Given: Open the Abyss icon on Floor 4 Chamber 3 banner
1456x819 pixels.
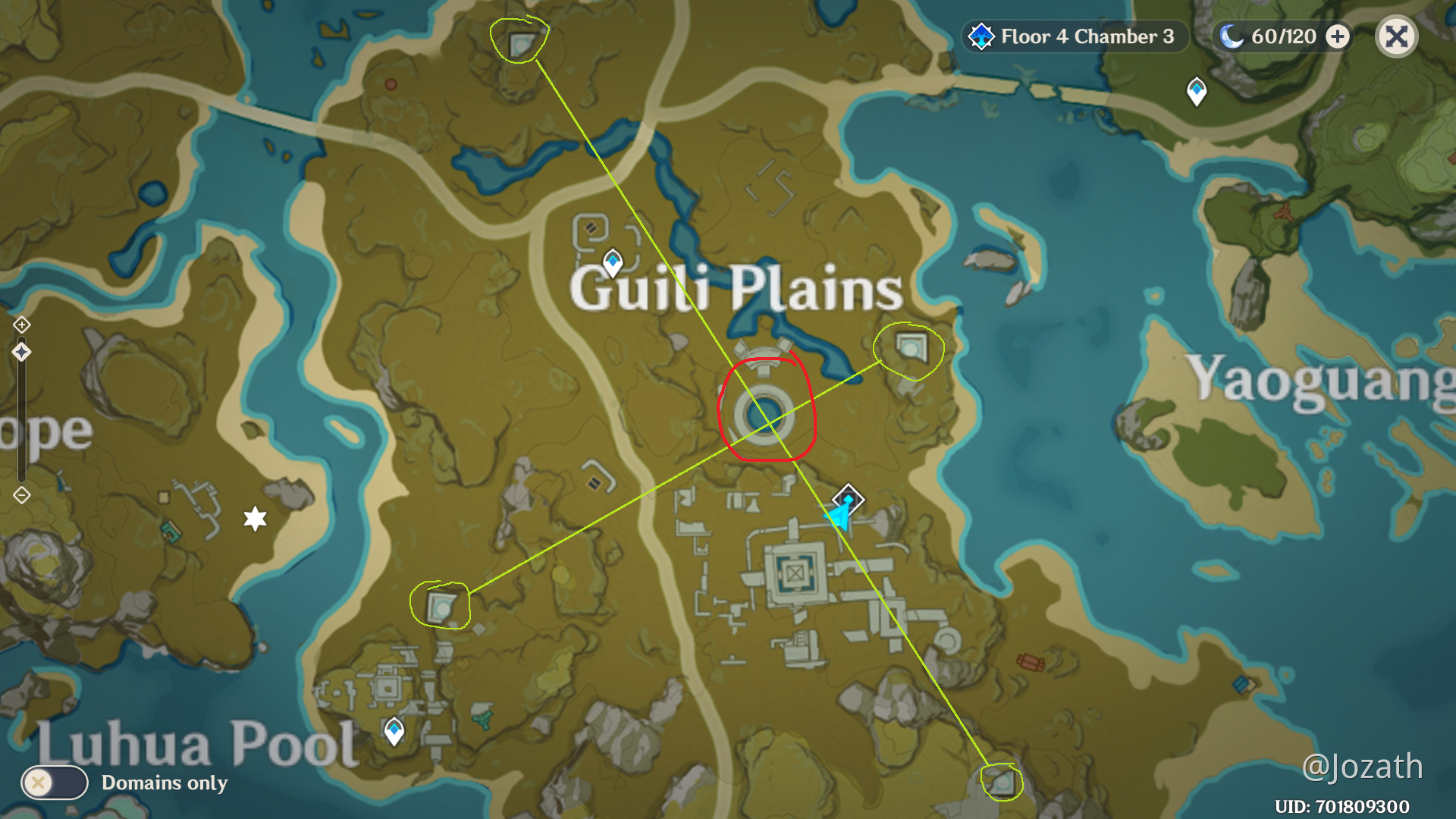Looking at the screenshot, I should pyautogui.click(x=981, y=36).
